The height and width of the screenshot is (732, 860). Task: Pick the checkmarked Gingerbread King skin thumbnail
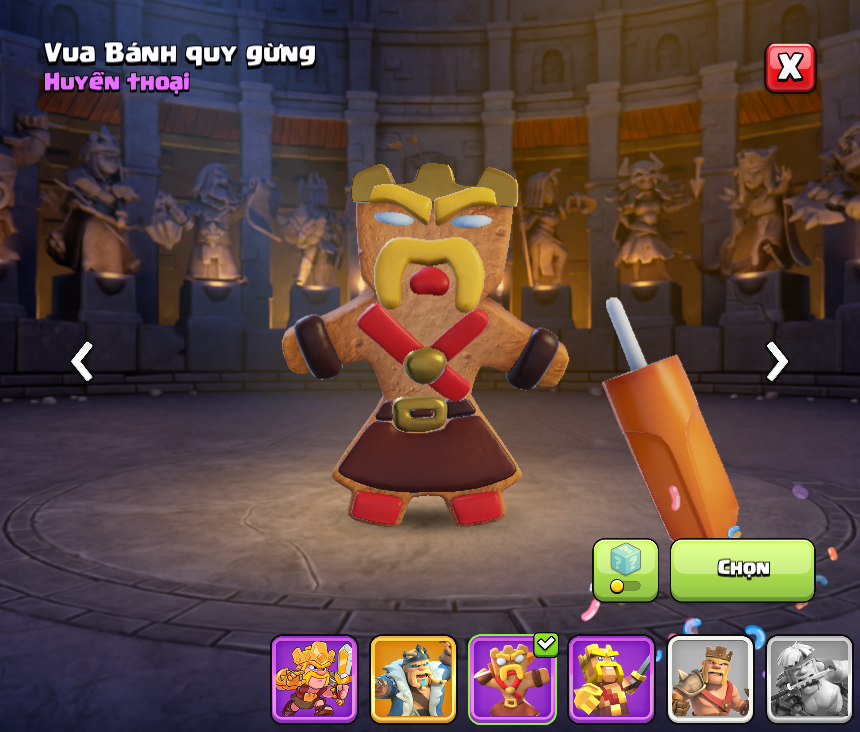[512, 679]
